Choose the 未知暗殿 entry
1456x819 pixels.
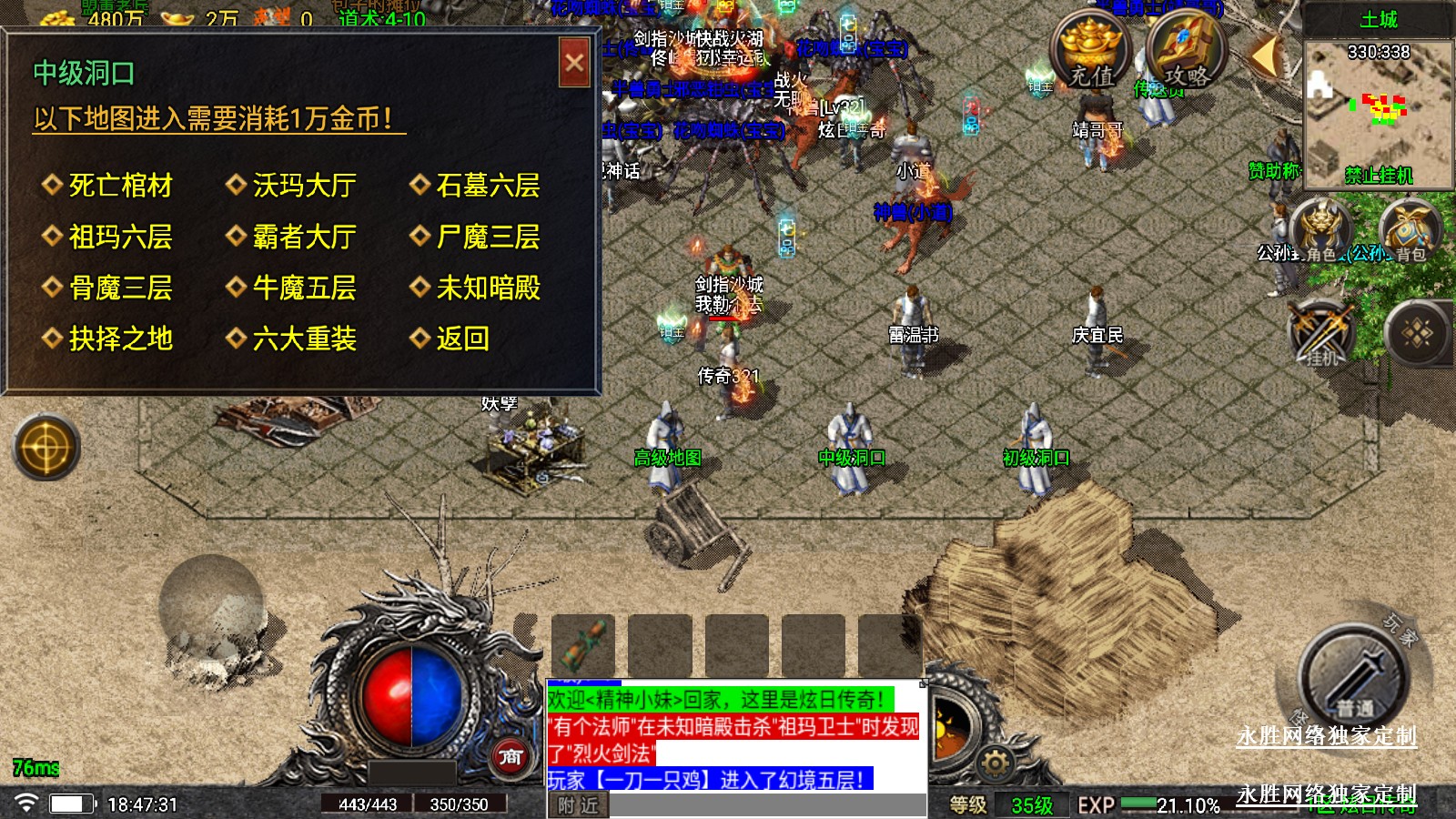point(488,288)
